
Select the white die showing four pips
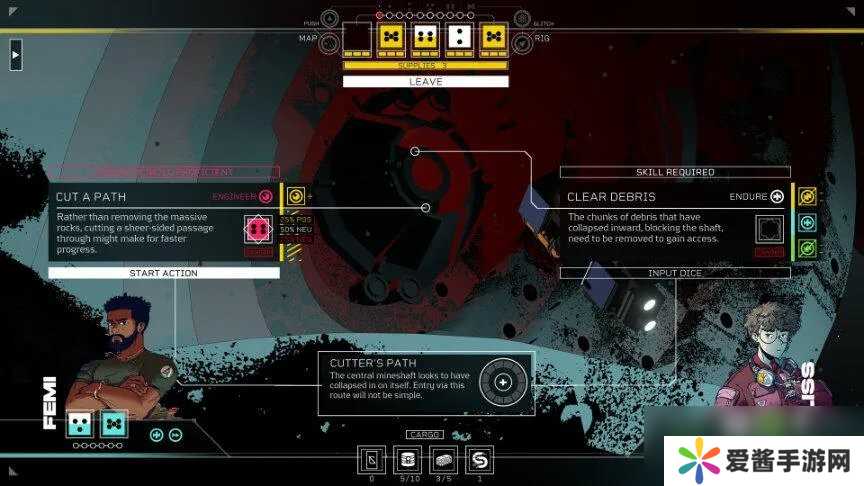point(425,38)
